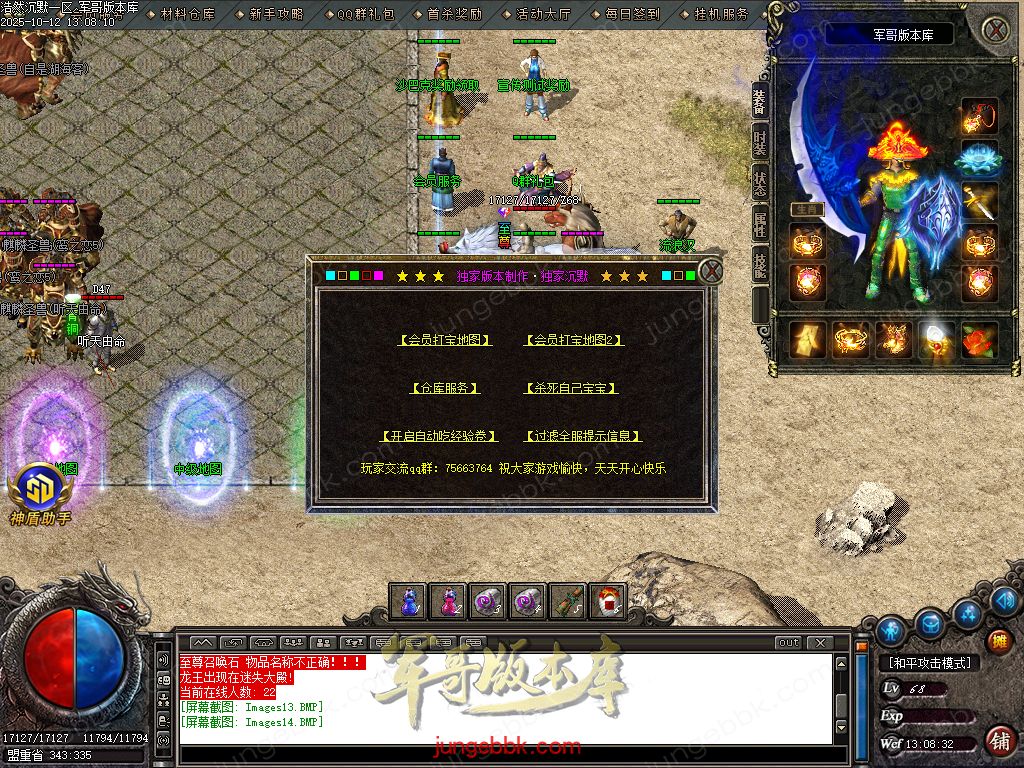Screen dimensions: 1024x768
Task: Select 【杀死自己宝宝】 option
Action: 570,388
